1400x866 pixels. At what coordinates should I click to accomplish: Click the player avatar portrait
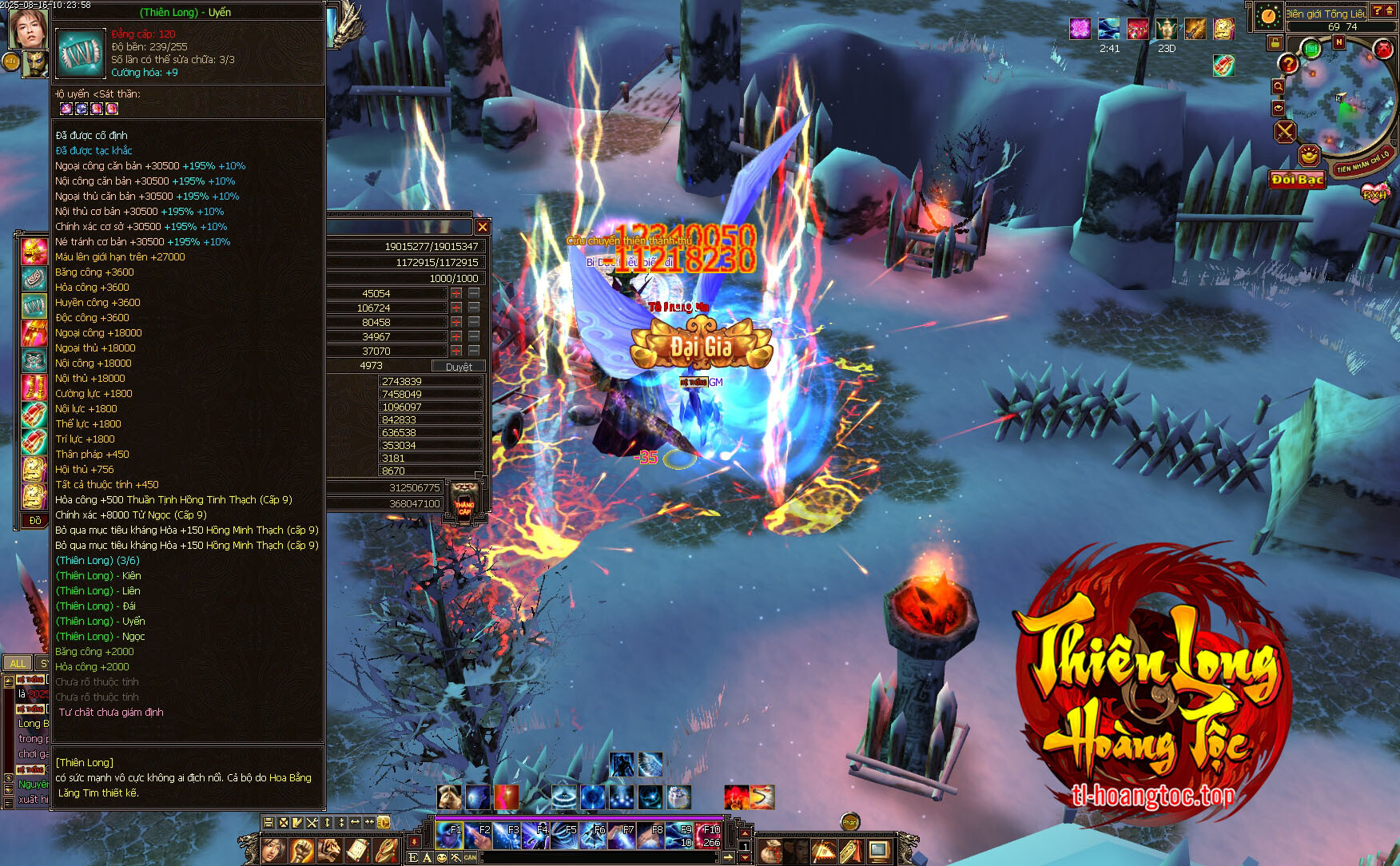coord(26,29)
